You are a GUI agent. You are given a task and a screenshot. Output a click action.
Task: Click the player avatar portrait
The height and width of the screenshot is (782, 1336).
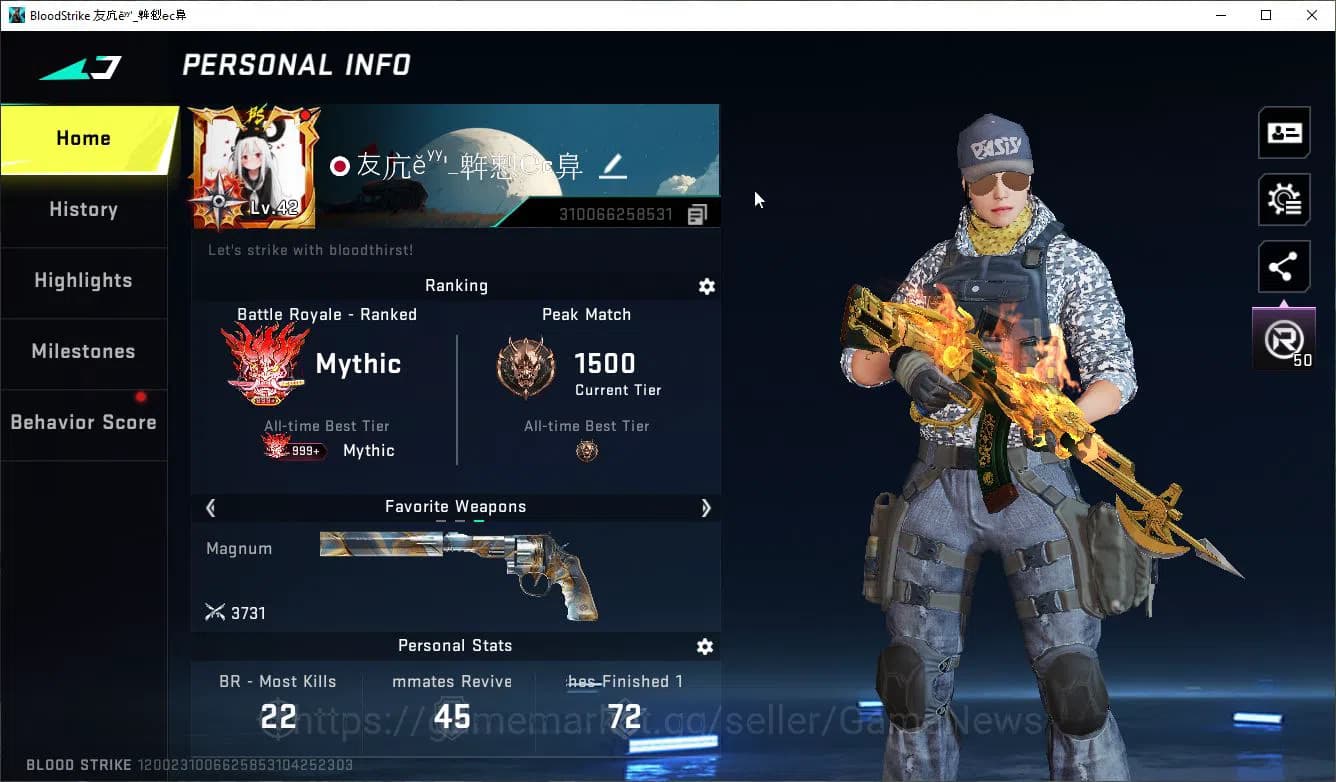pyautogui.click(x=254, y=167)
